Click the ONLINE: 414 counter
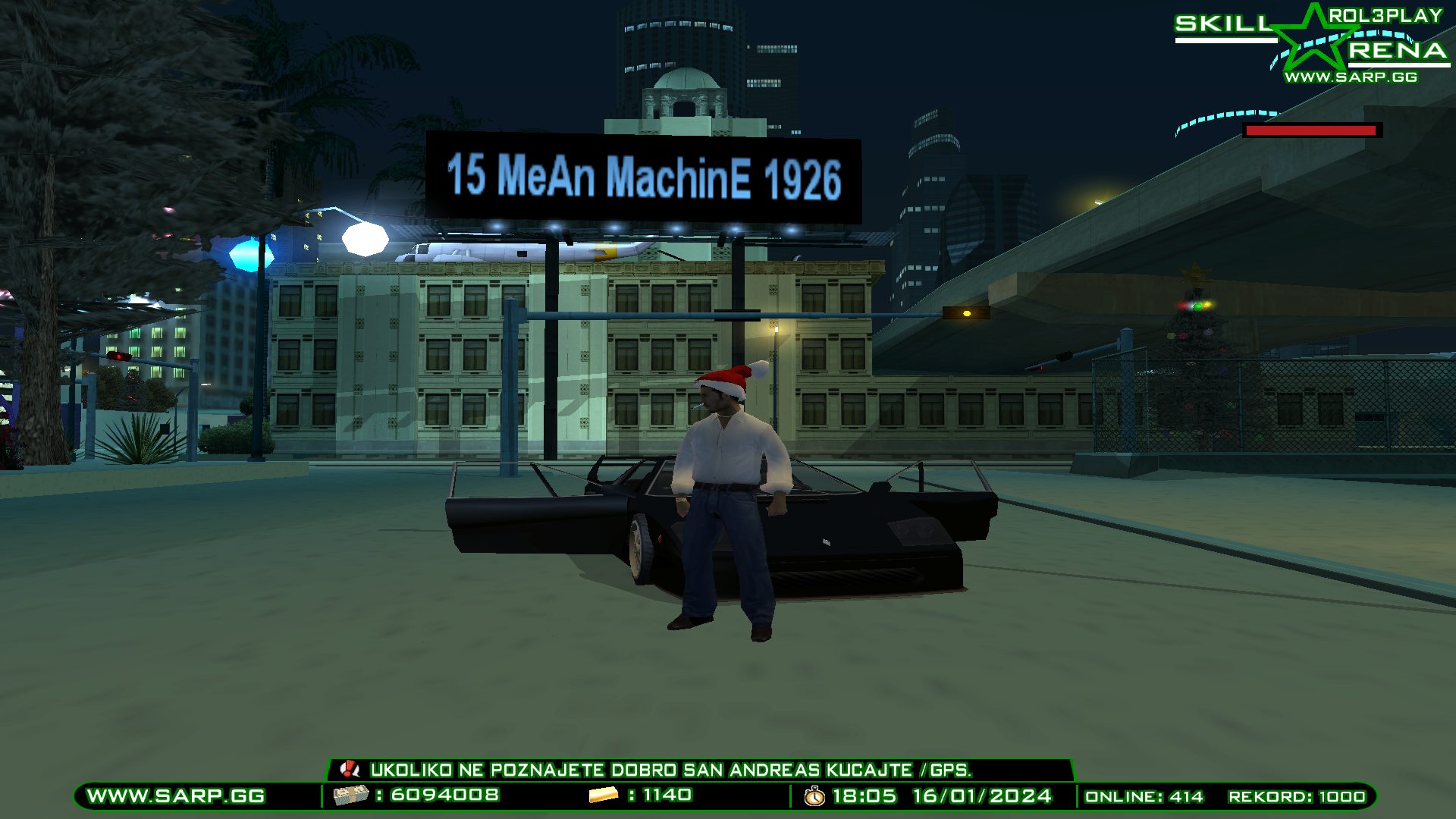 1144,798
